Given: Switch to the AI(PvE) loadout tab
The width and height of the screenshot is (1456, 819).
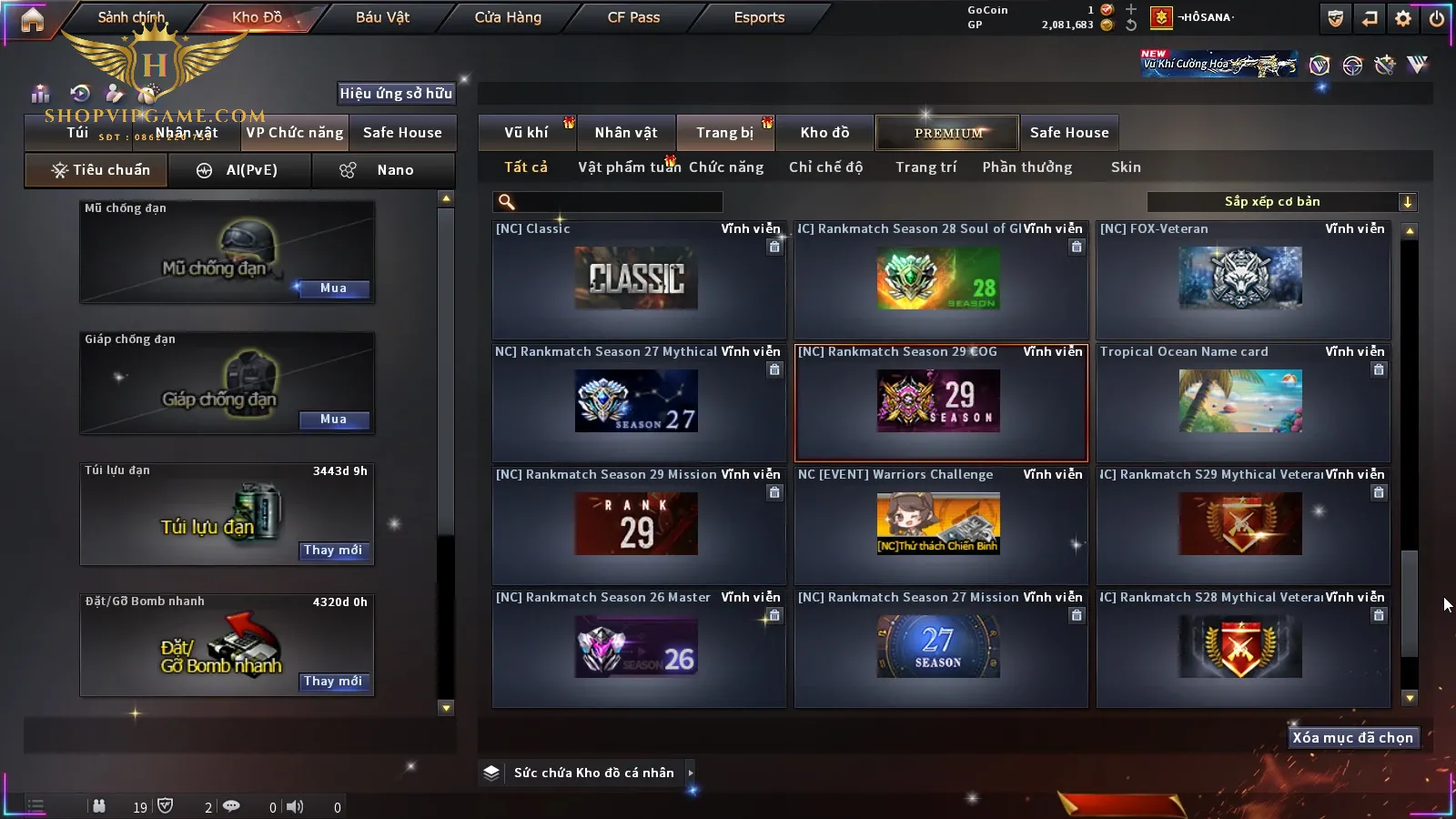Looking at the screenshot, I should pyautogui.click(x=240, y=170).
